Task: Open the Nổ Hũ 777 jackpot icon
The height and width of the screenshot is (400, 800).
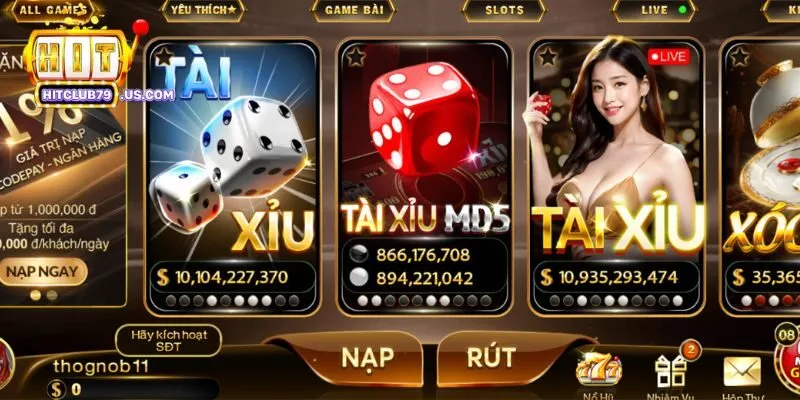Action: point(599,372)
